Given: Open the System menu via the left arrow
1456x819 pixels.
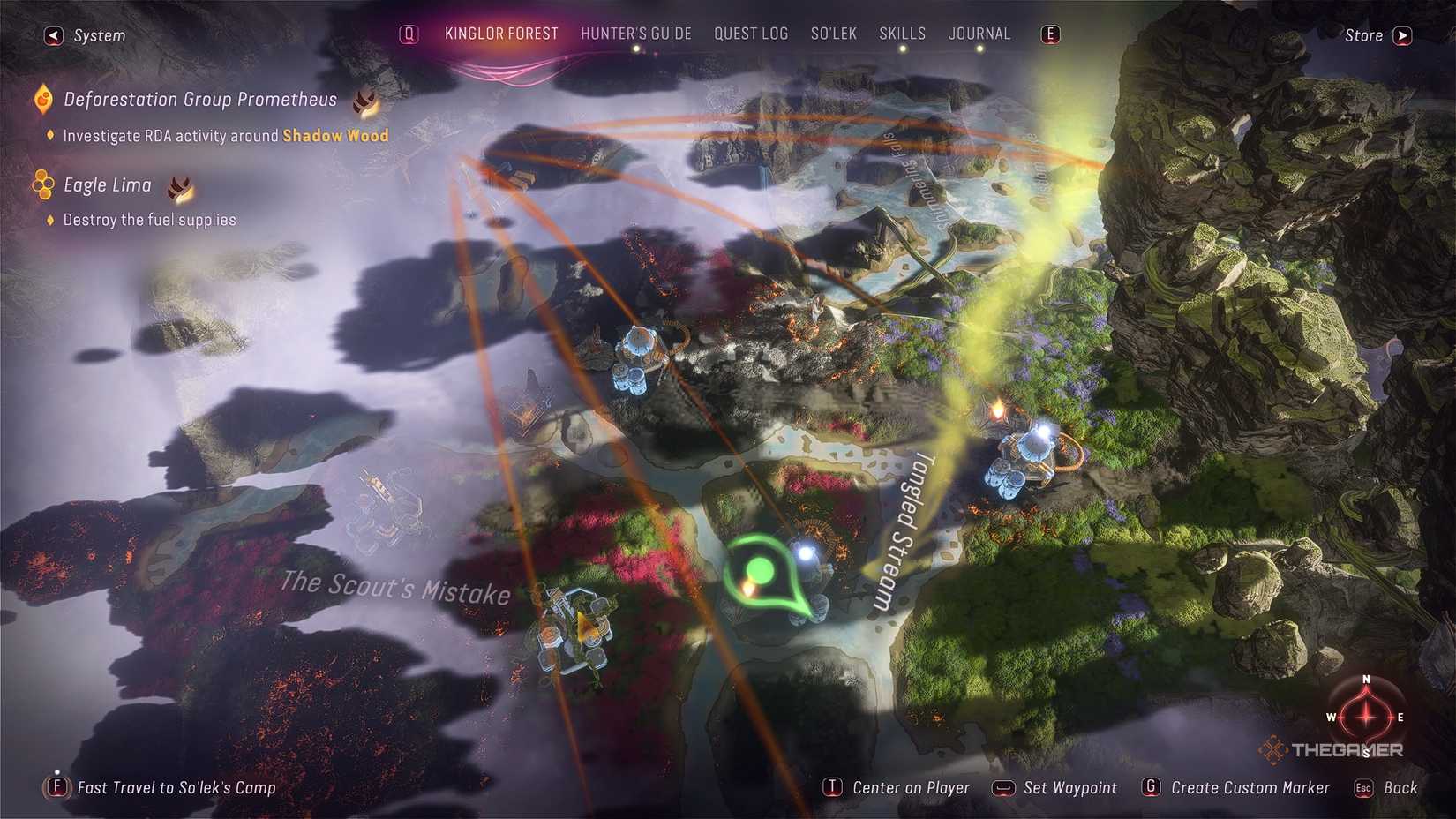Looking at the screenshot, I should pos(53,34).
